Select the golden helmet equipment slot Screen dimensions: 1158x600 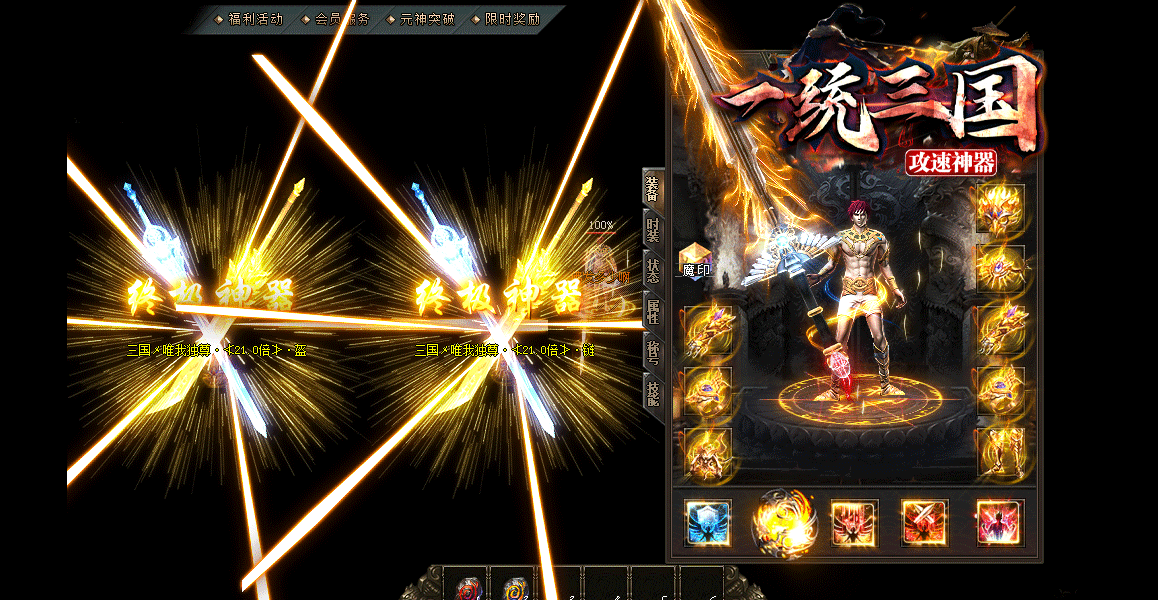click(x=1000, y=209)
